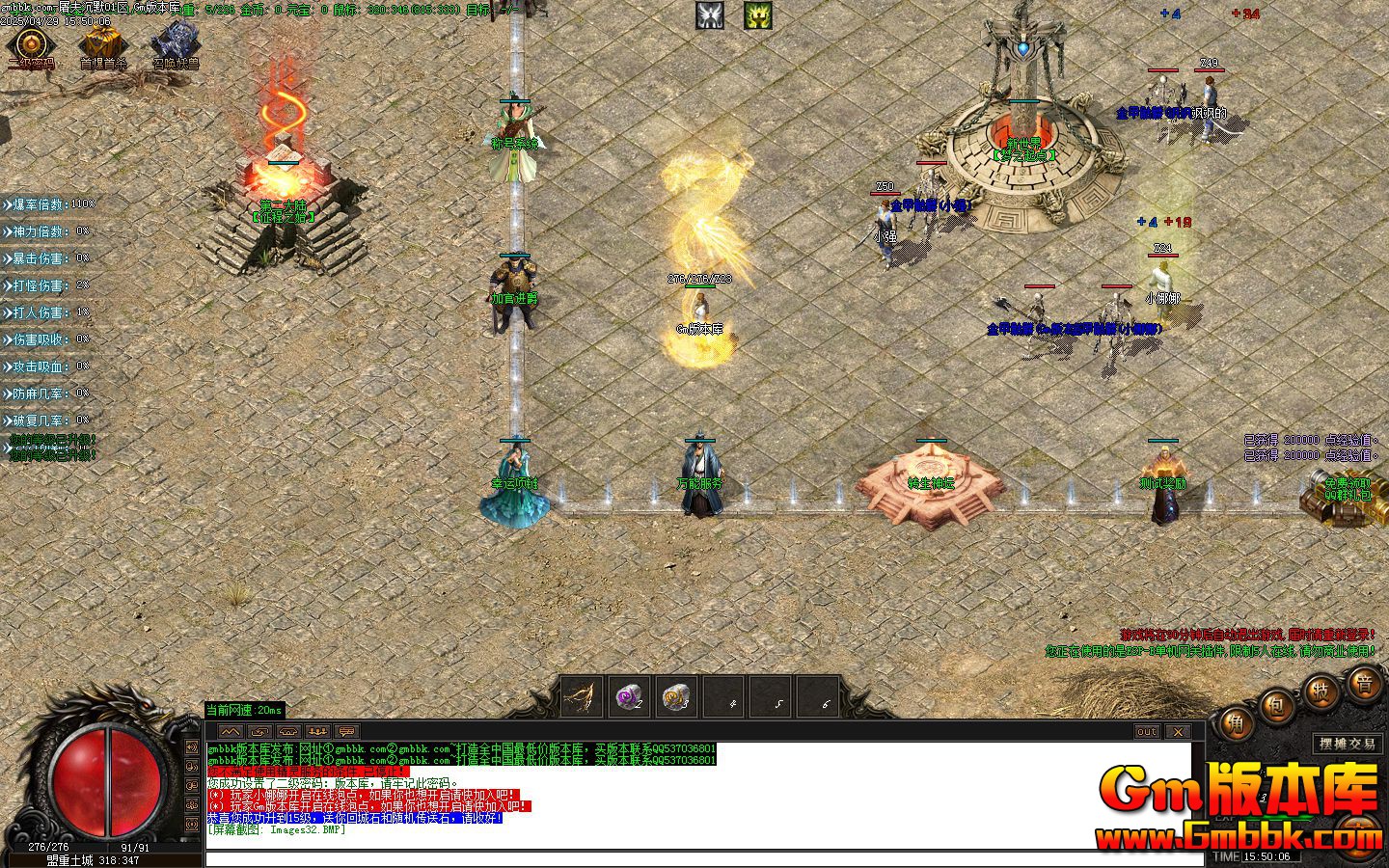Open the bag with the 包 button
This screenshot has width=1389, height=868.
1276,707
